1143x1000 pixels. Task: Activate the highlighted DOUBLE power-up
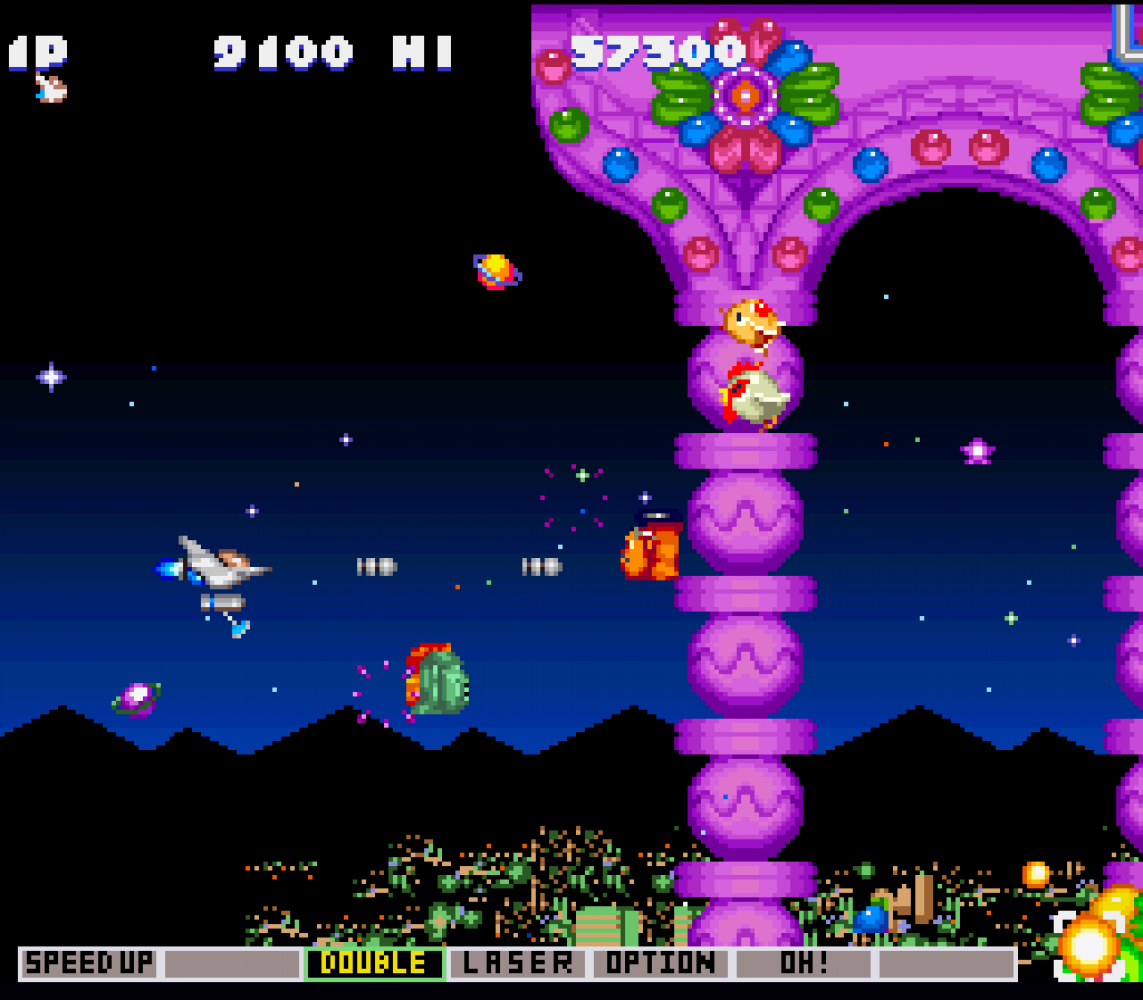[x=374, y=964]
